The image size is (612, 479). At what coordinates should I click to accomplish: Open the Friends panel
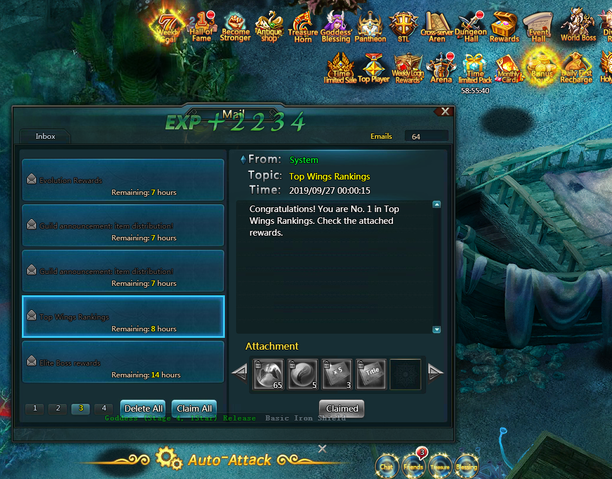[x=412, y=462]
